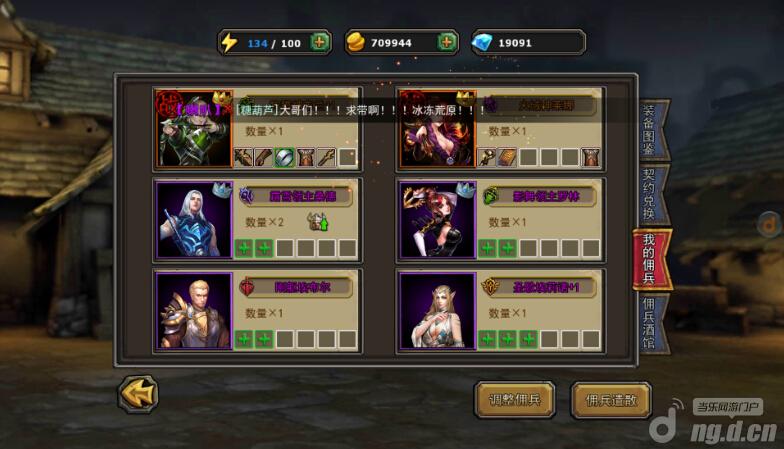The image size is (784, 449).
Task: Select the 我的佣兵 tab
Action: tap(650, 258)
